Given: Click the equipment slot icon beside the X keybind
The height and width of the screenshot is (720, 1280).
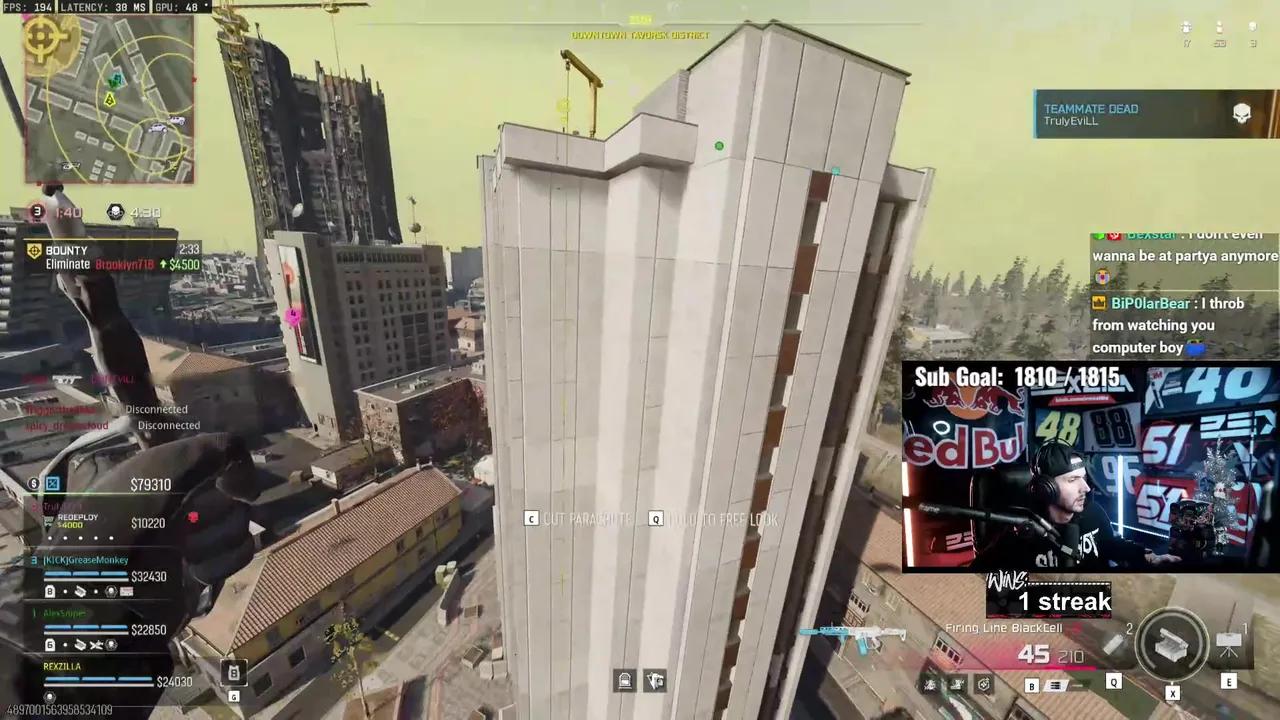Looking at the screenshot, I should [x=1170, y=645].
